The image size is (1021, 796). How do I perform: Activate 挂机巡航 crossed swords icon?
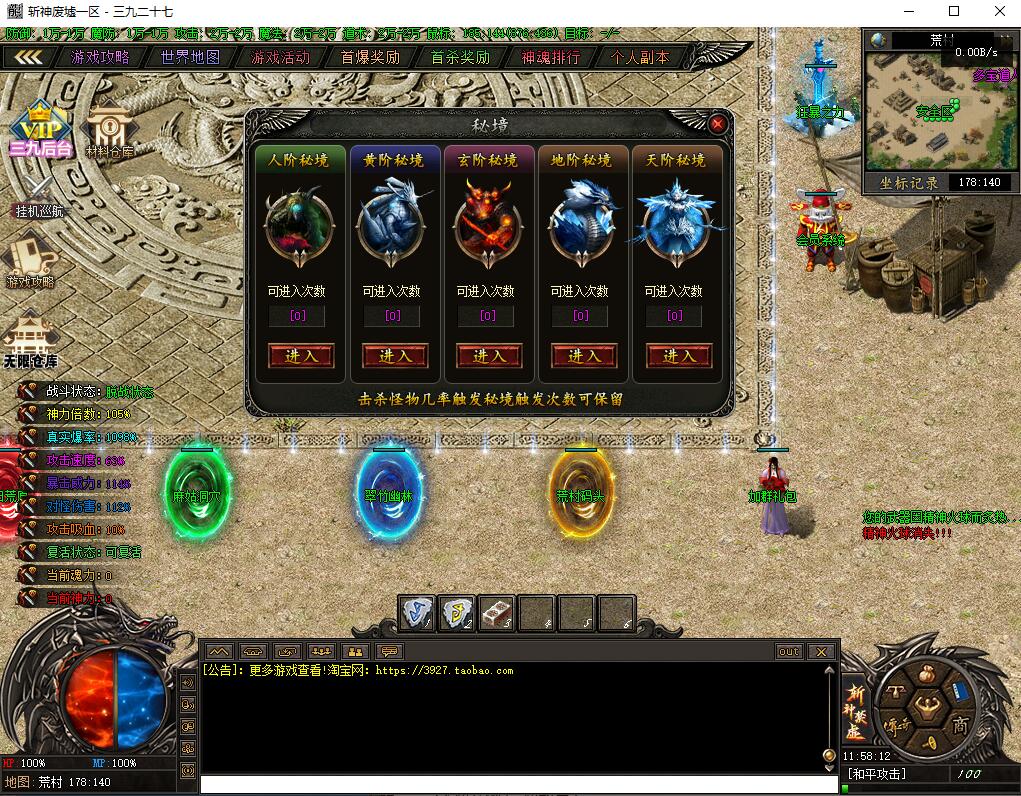(x=38, y=194)
